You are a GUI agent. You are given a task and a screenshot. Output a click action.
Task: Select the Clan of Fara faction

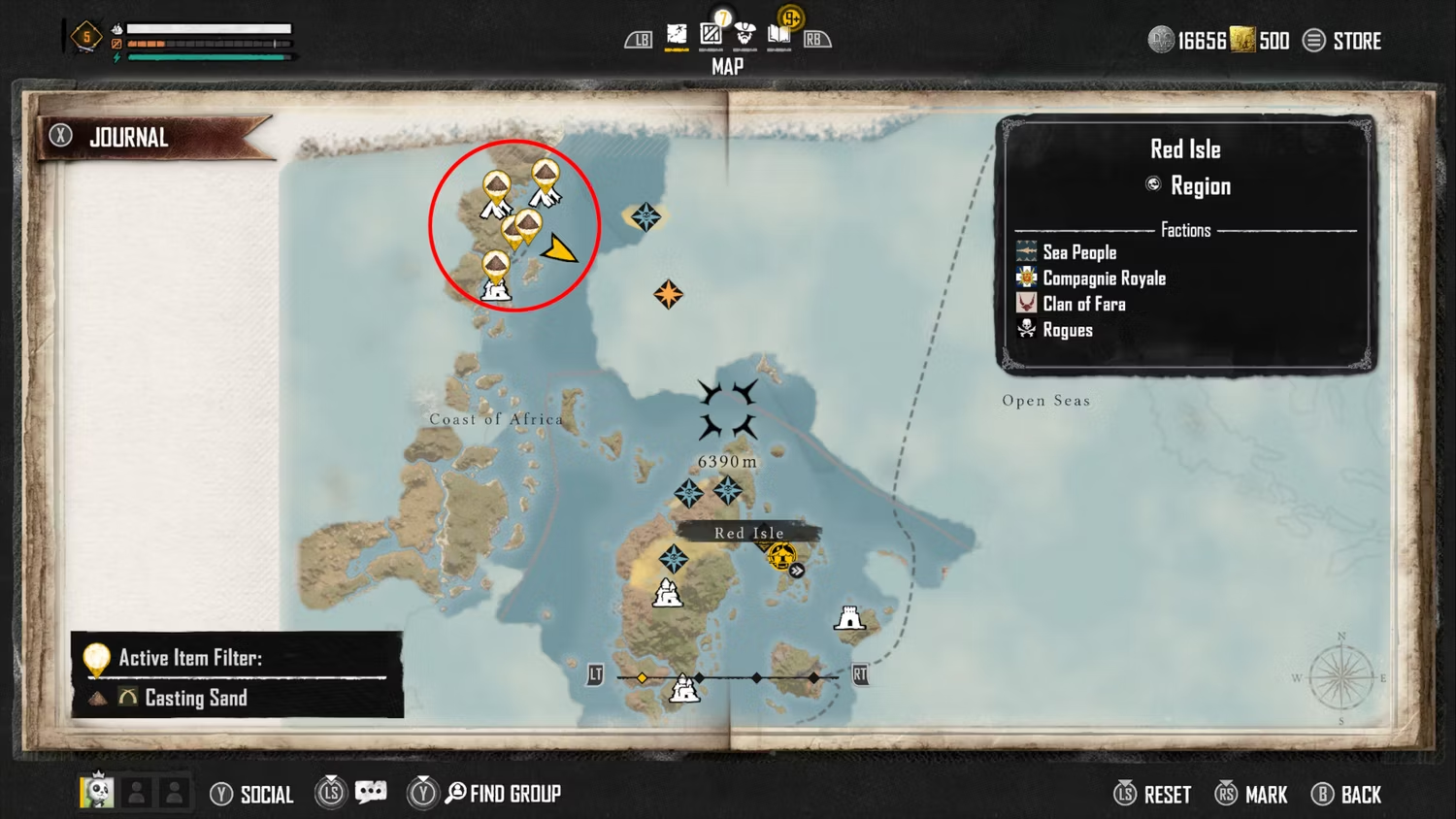(x=1083, y=305)
